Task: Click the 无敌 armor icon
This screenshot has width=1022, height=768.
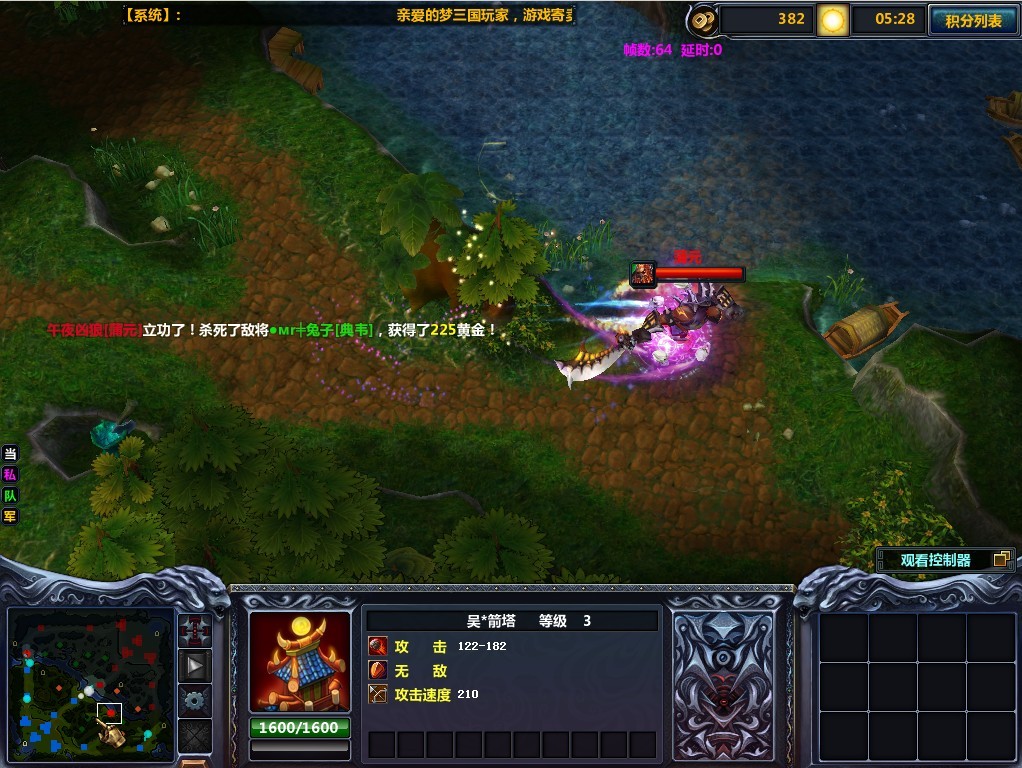Action: coord(378,671)
